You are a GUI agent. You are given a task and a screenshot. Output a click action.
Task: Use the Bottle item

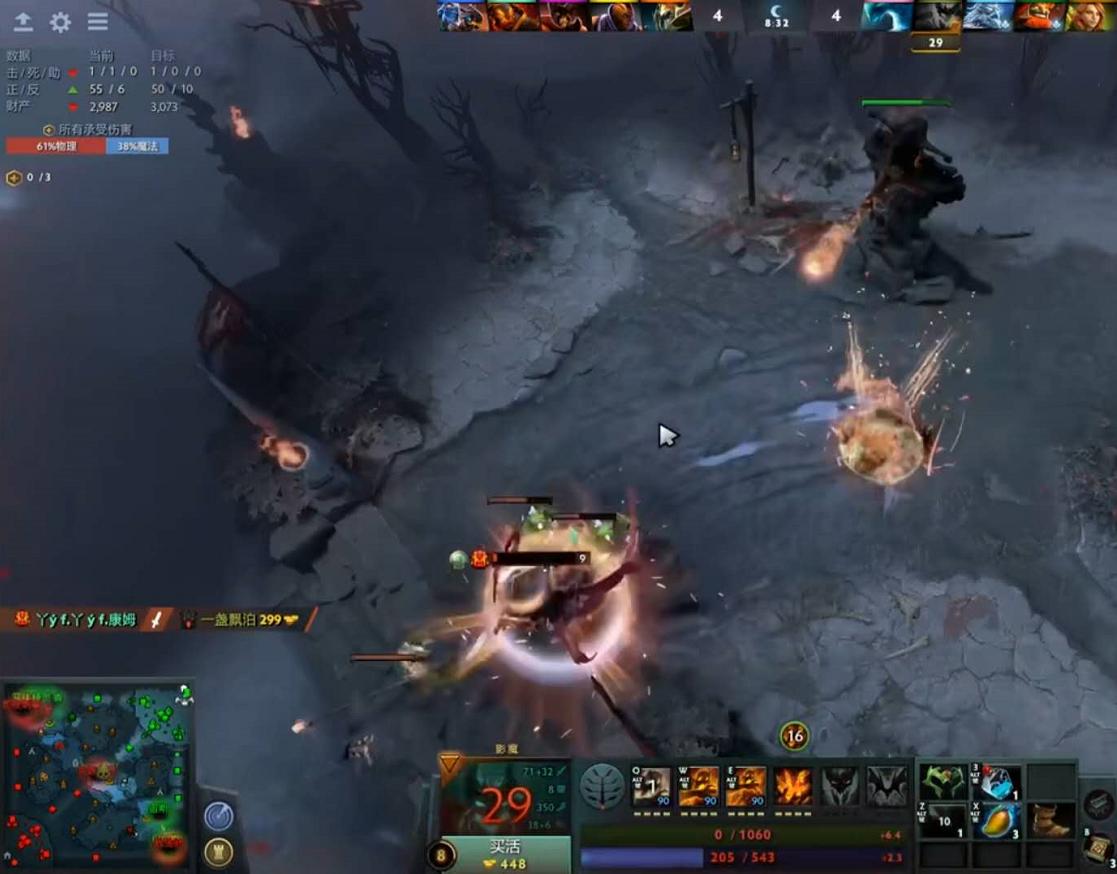tap(998, 783)
